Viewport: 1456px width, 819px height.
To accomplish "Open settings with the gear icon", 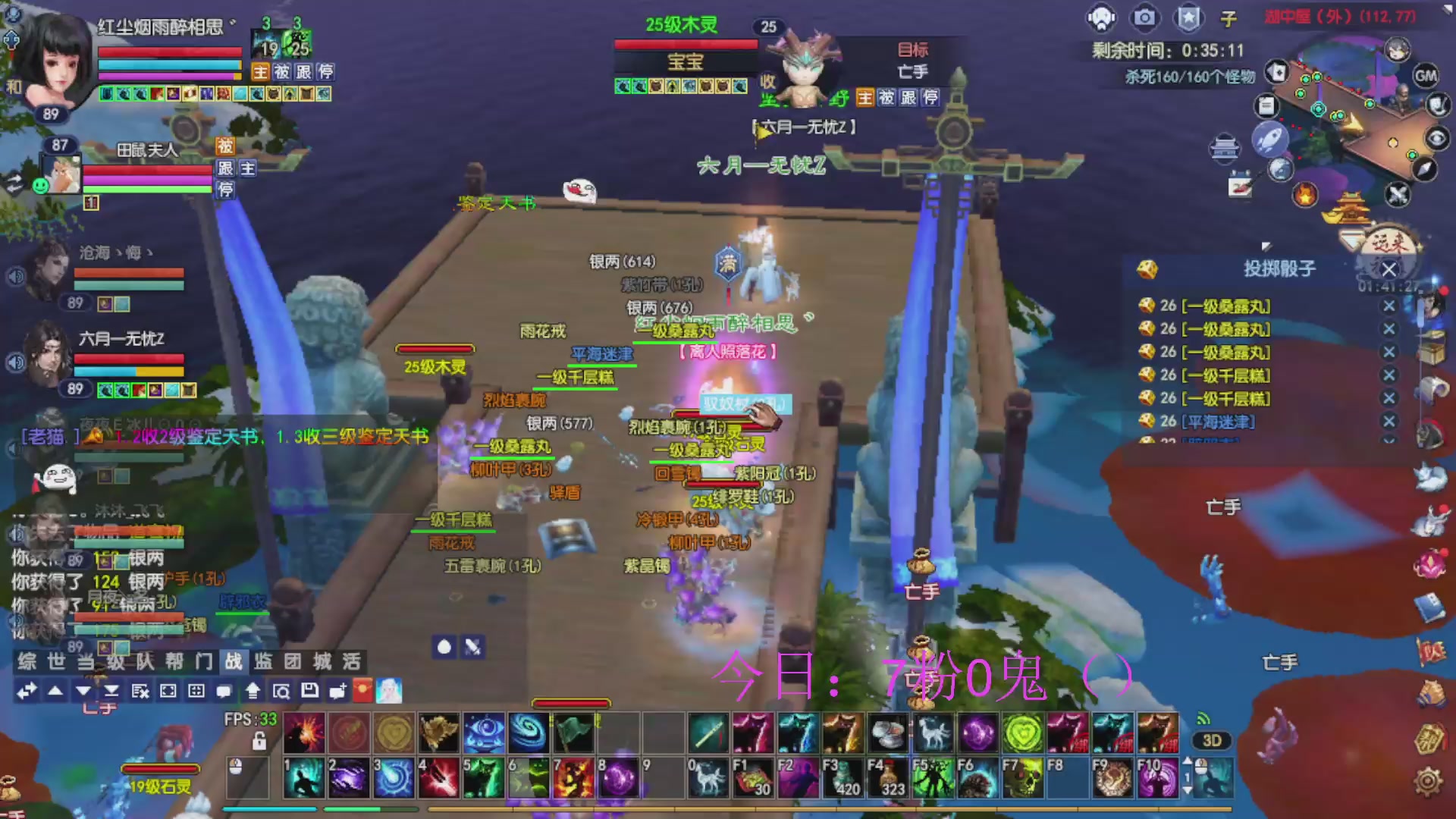I will (x=1428, y=781).
